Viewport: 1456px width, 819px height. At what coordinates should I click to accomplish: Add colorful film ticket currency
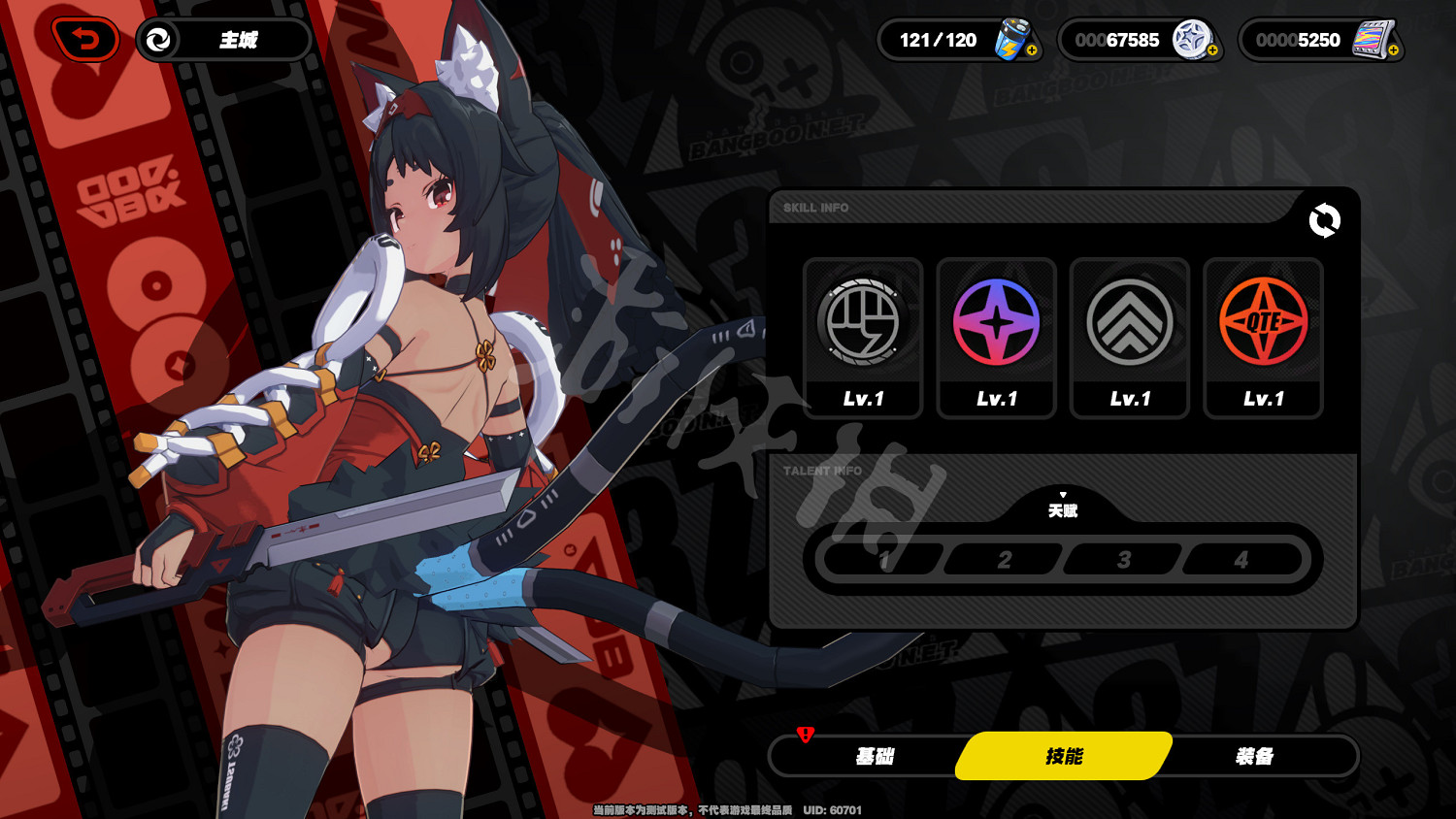pyautogui.click(x=1393, y=50)
